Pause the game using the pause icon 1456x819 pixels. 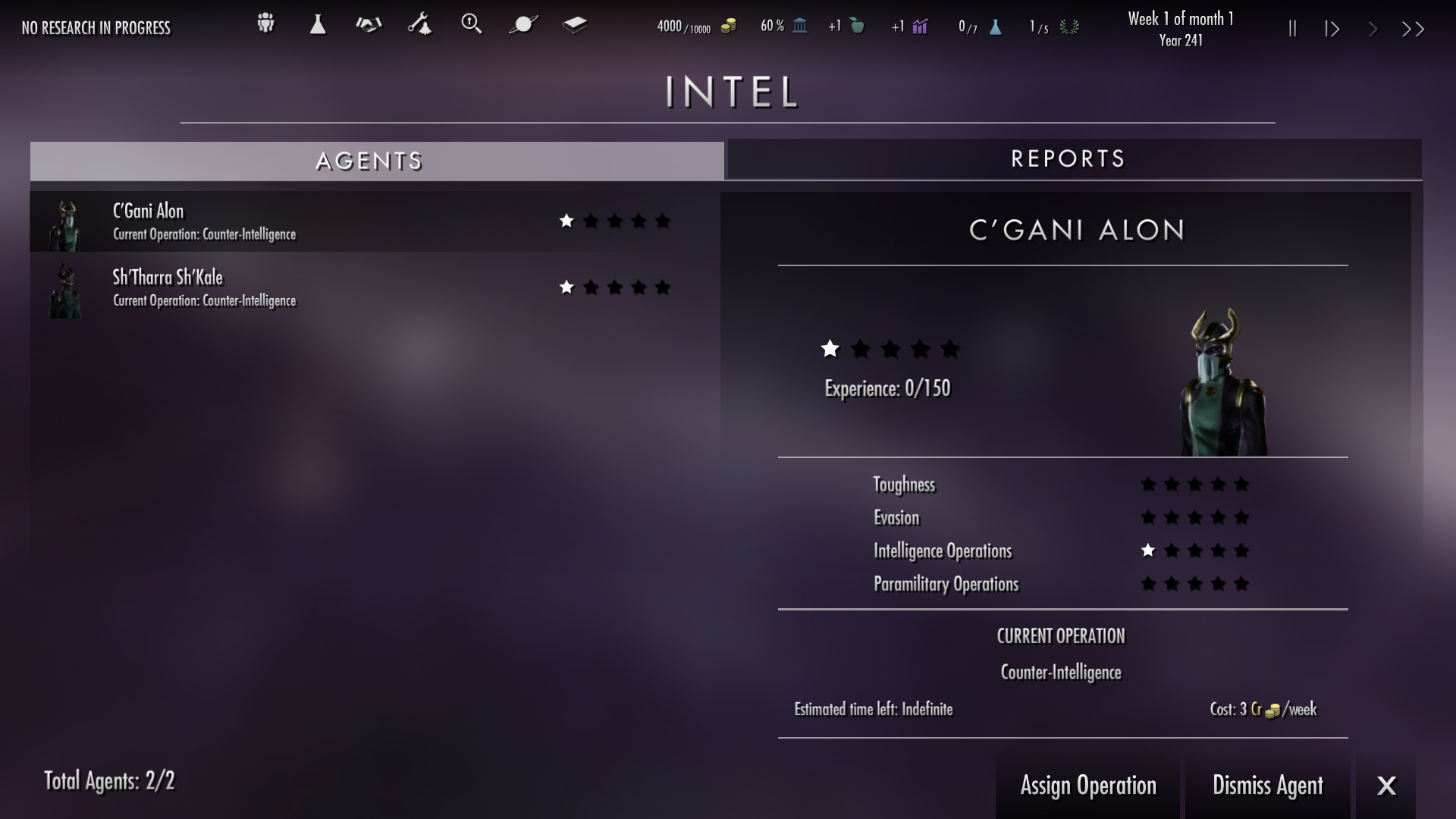(1292, 28)
